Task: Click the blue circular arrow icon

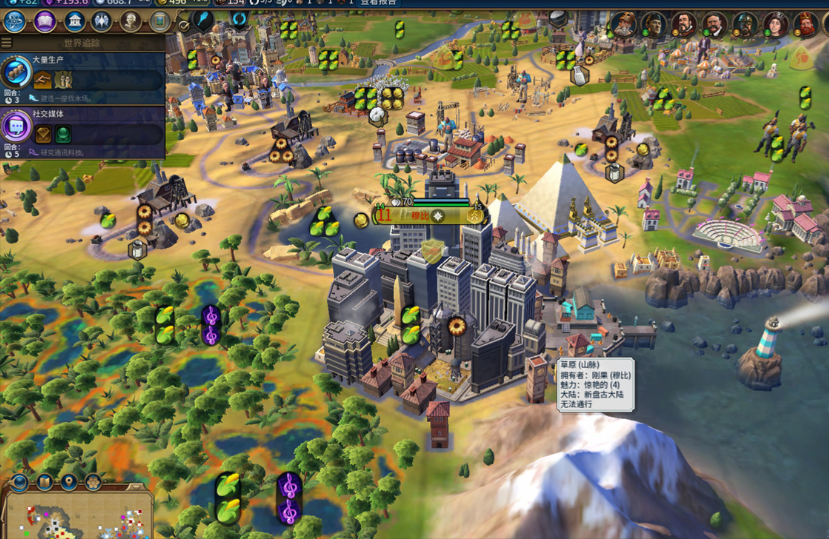Action: point(239,21)
